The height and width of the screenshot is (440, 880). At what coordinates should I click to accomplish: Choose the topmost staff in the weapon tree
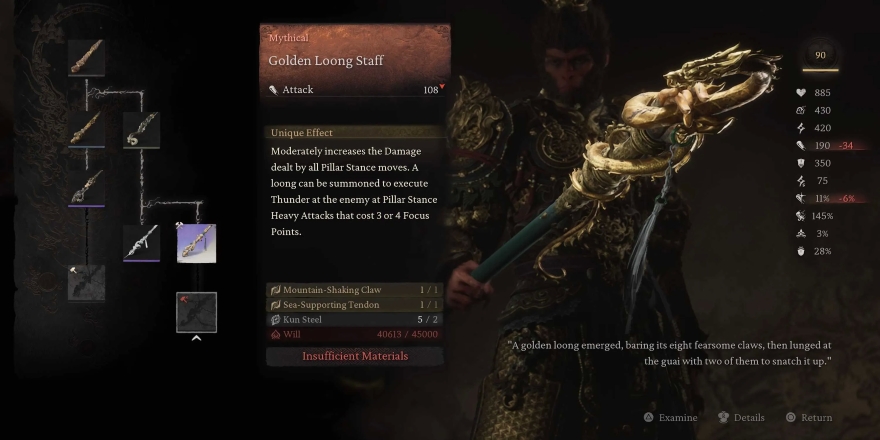click(x=87, y=57)
